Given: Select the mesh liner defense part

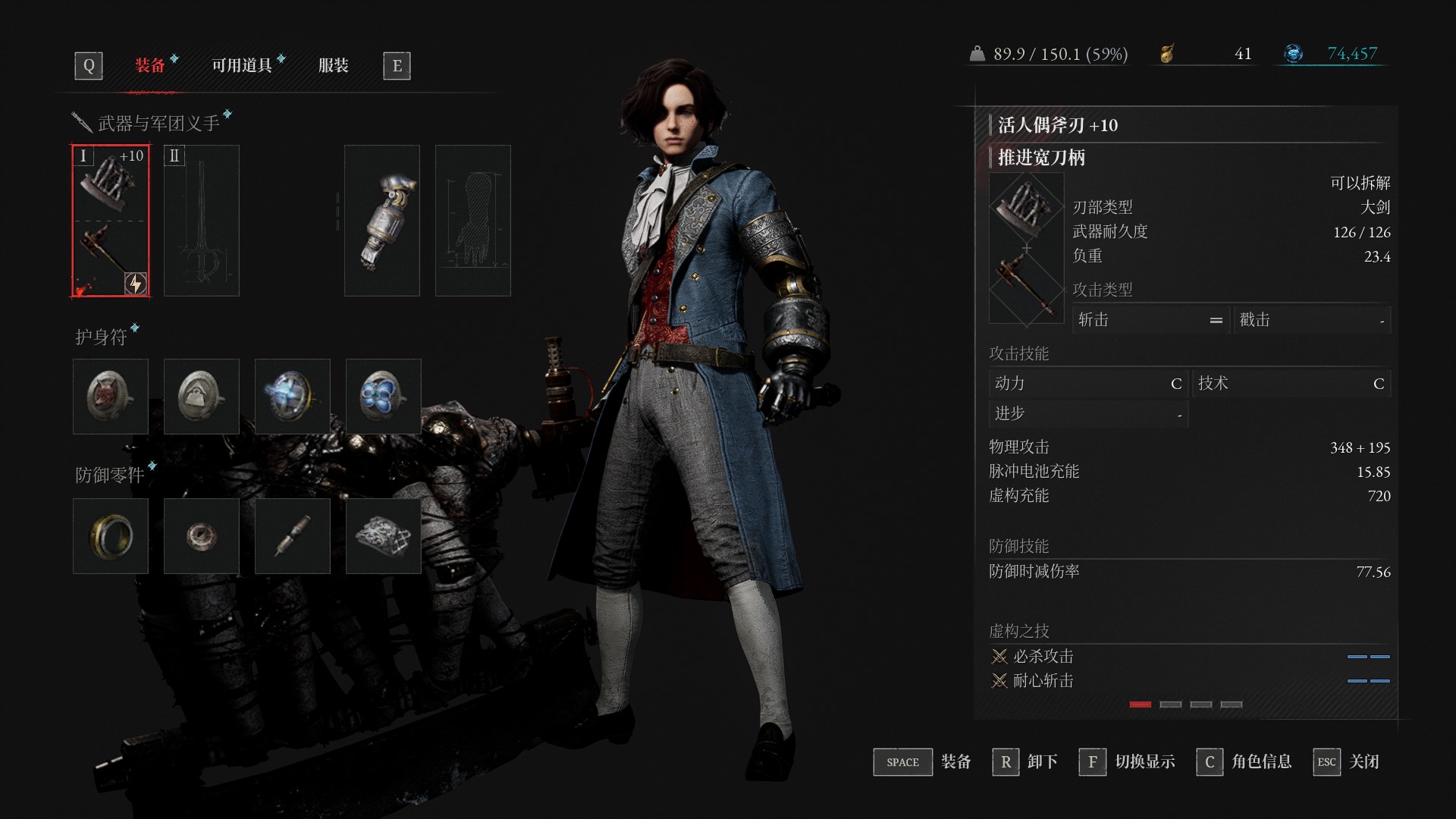Looking at the screenshot, I should point(384,536).
